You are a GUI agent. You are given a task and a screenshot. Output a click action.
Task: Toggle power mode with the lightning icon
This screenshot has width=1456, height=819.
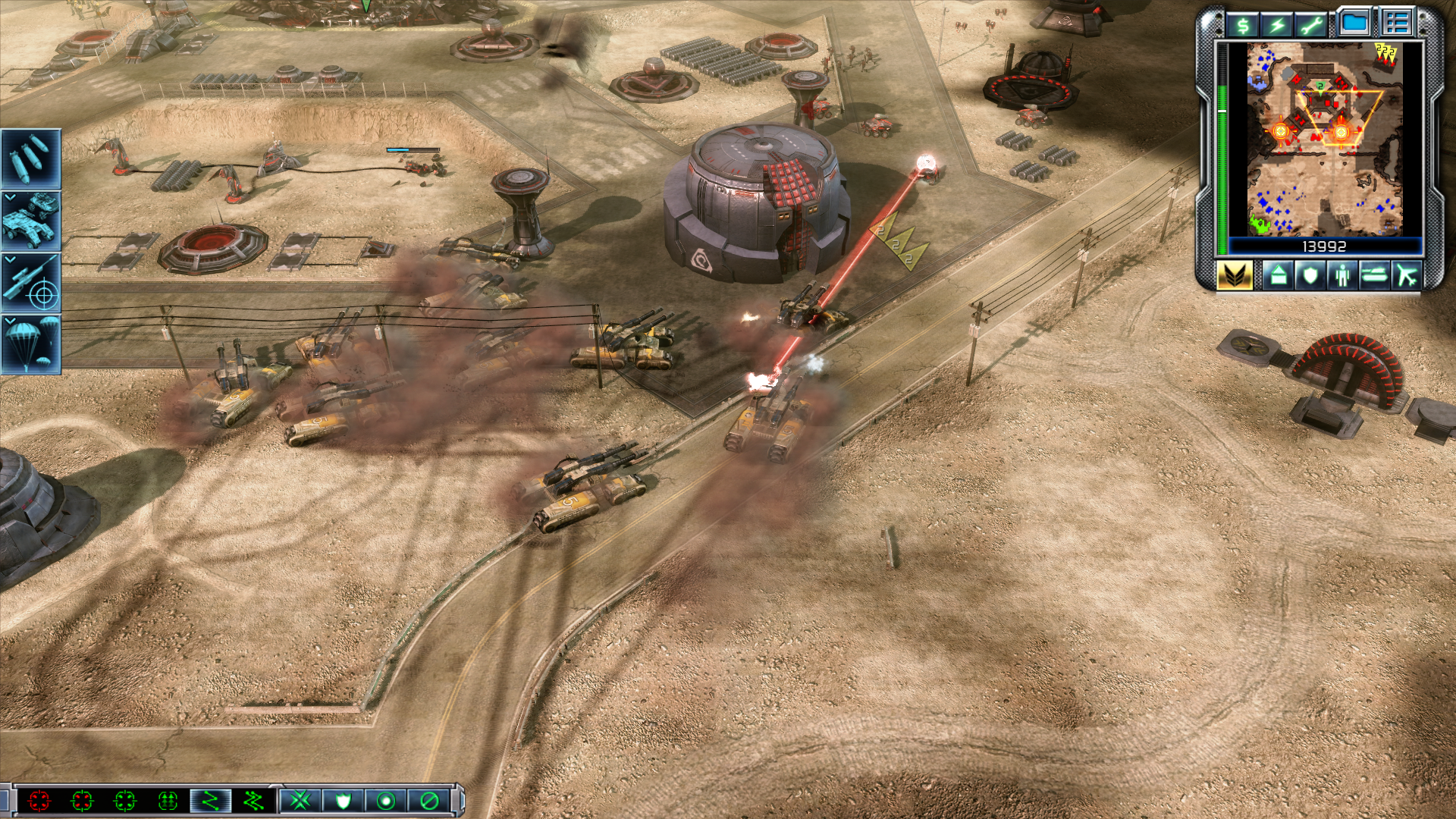point(1278,25)
